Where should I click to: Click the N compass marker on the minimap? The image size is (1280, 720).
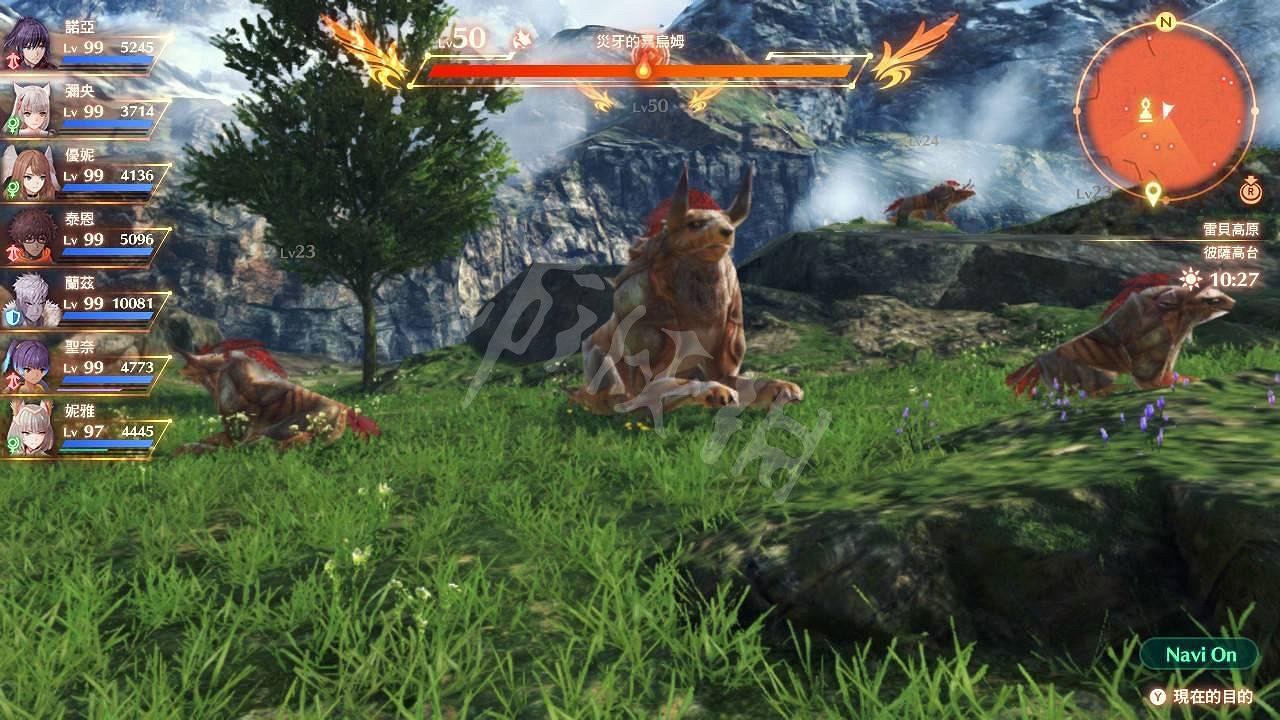click(1165, 22)
